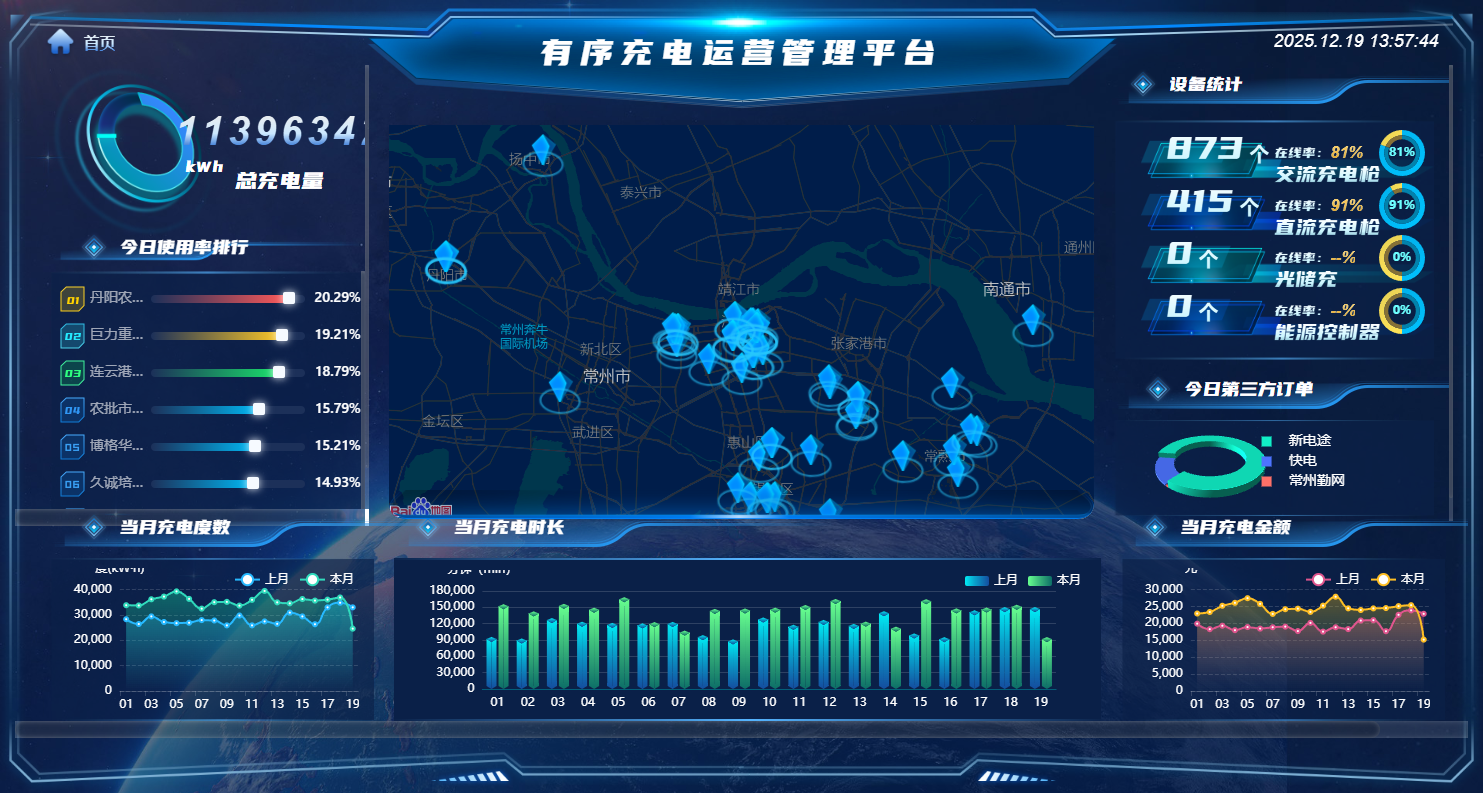Click the diamond icon beside 今日使用率排行 header
The height and width of the screenshot is (793, 1483).
(92, 246)
